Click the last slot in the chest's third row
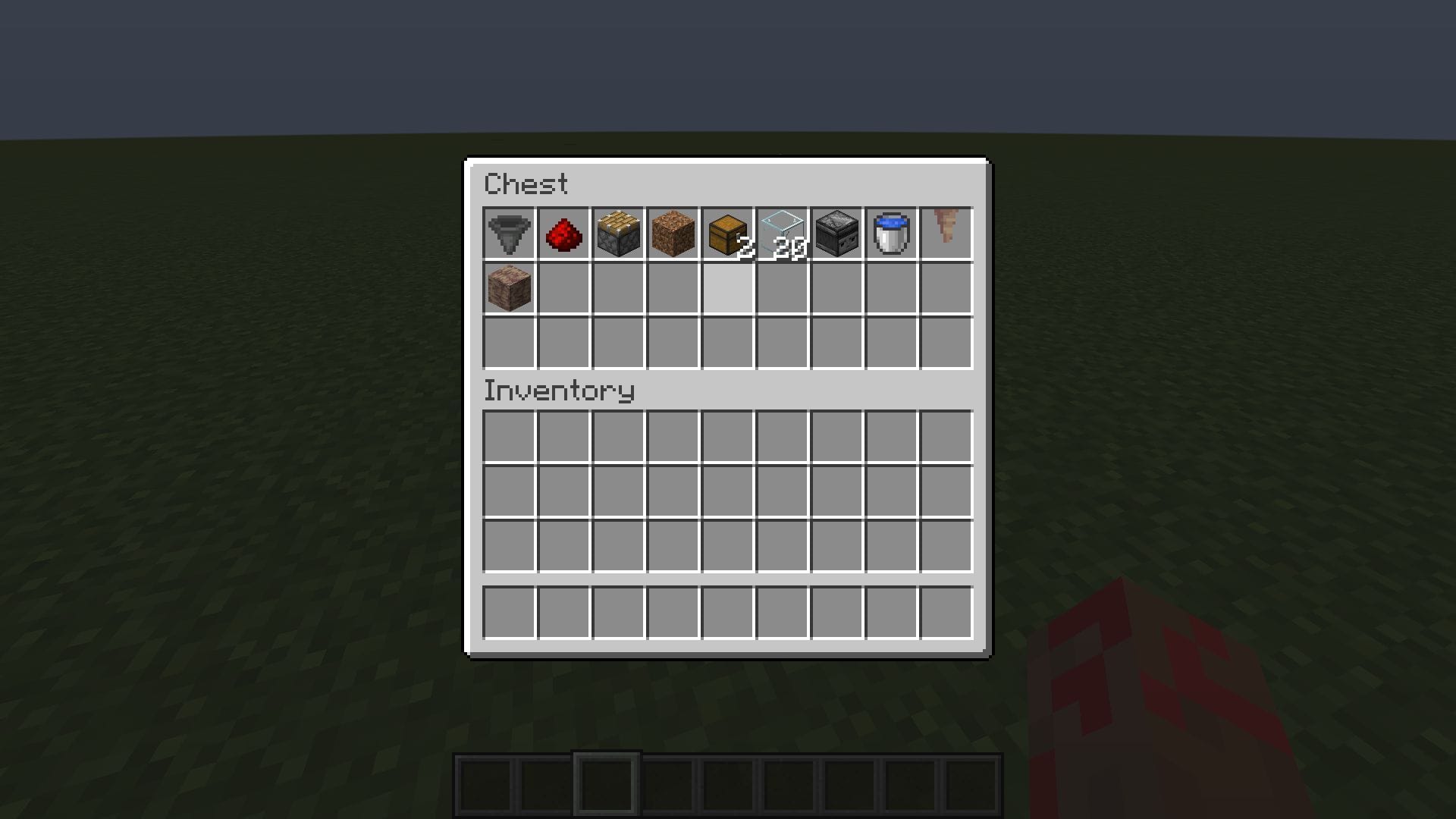1456x819 pixels. [945, 342]
